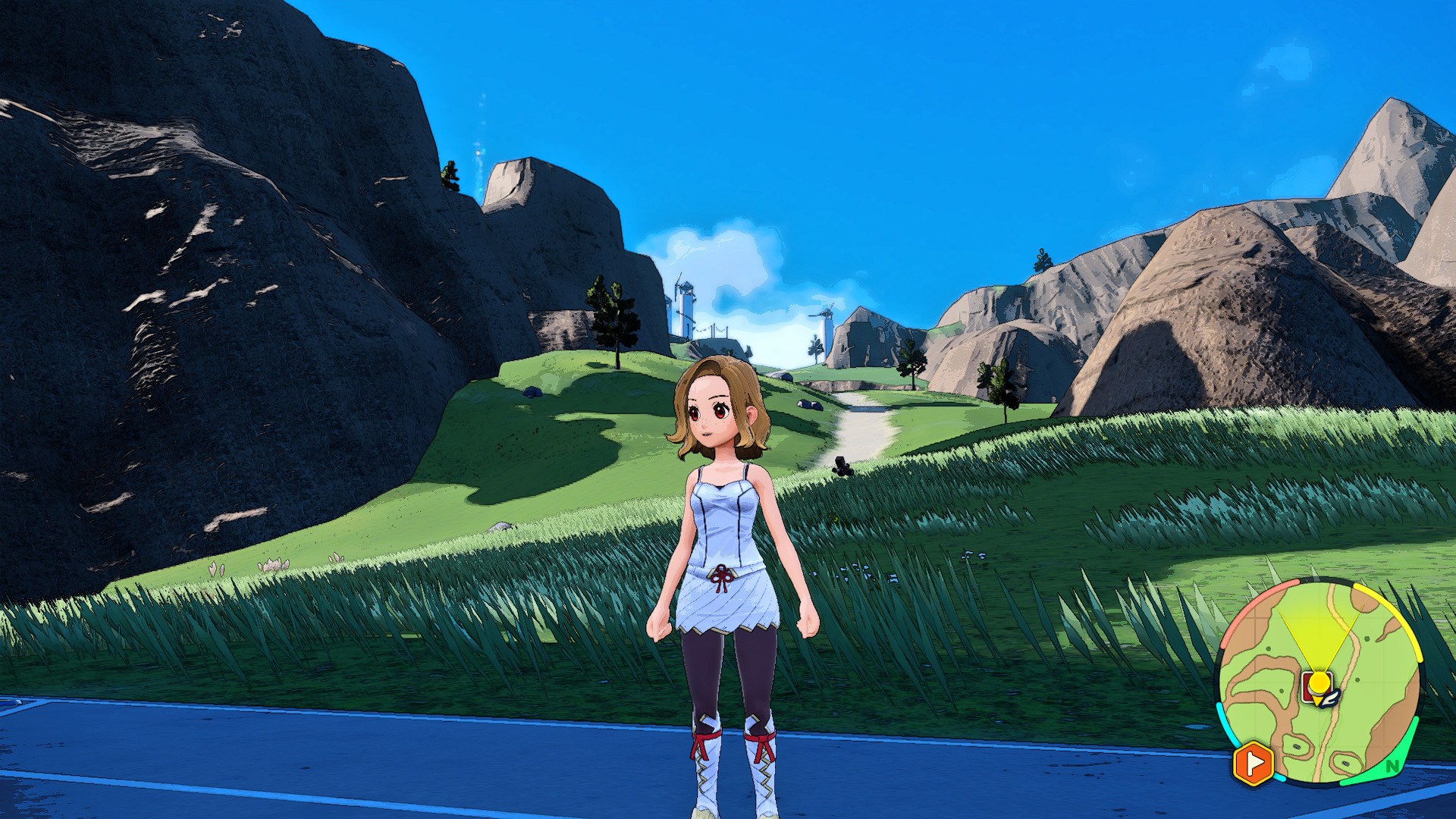Click the yellow player pin marker on the minimap
This screenshot has height=819, width=1456.
point(1319,681)
